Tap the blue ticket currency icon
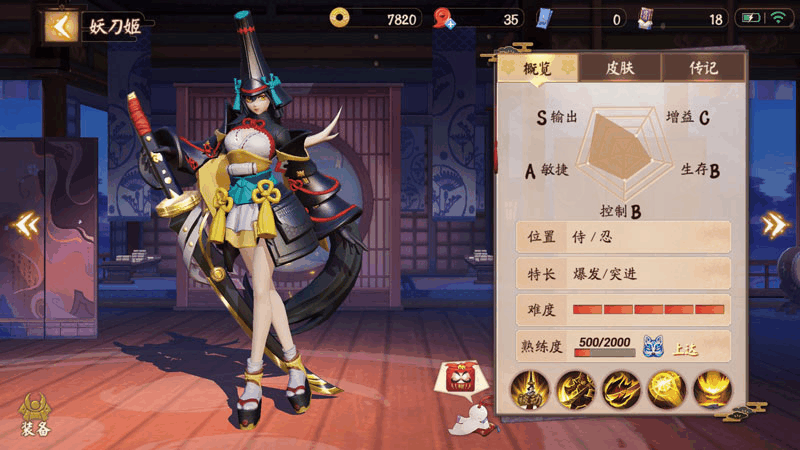Viewport: 800px width, 450px height. coord(545,18)
